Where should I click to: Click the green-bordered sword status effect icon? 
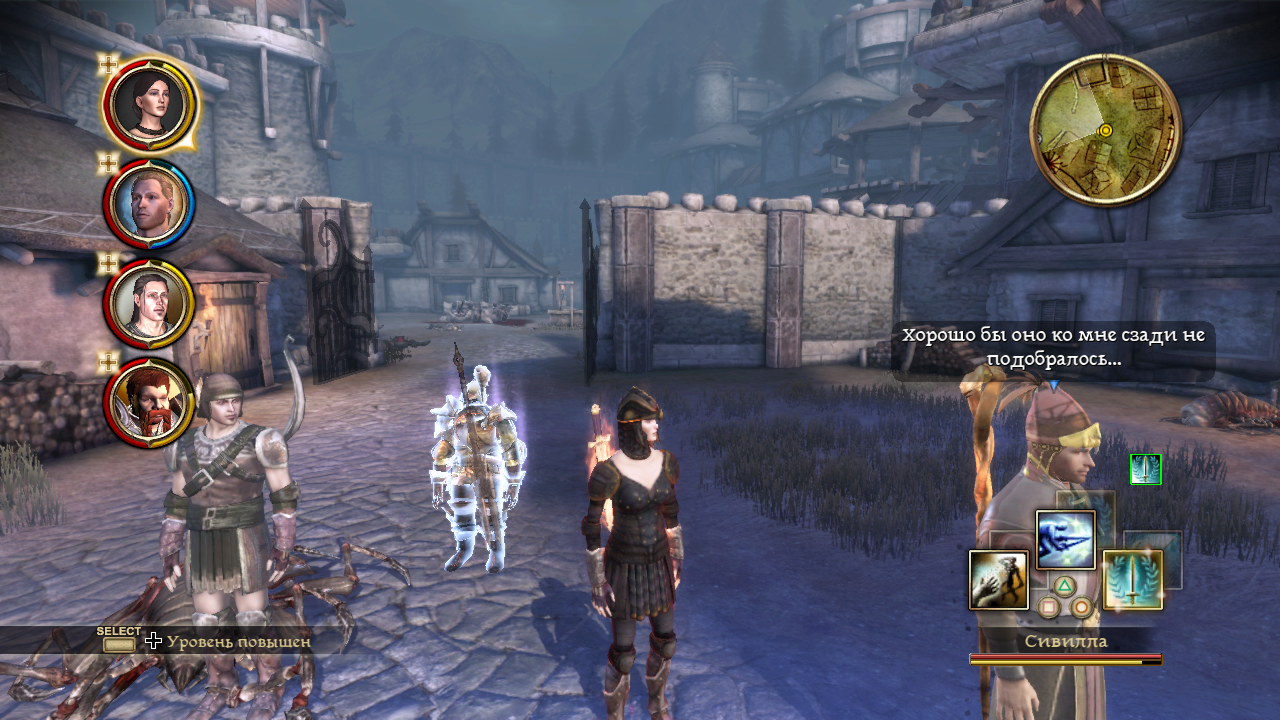[x=1145, y=469]
